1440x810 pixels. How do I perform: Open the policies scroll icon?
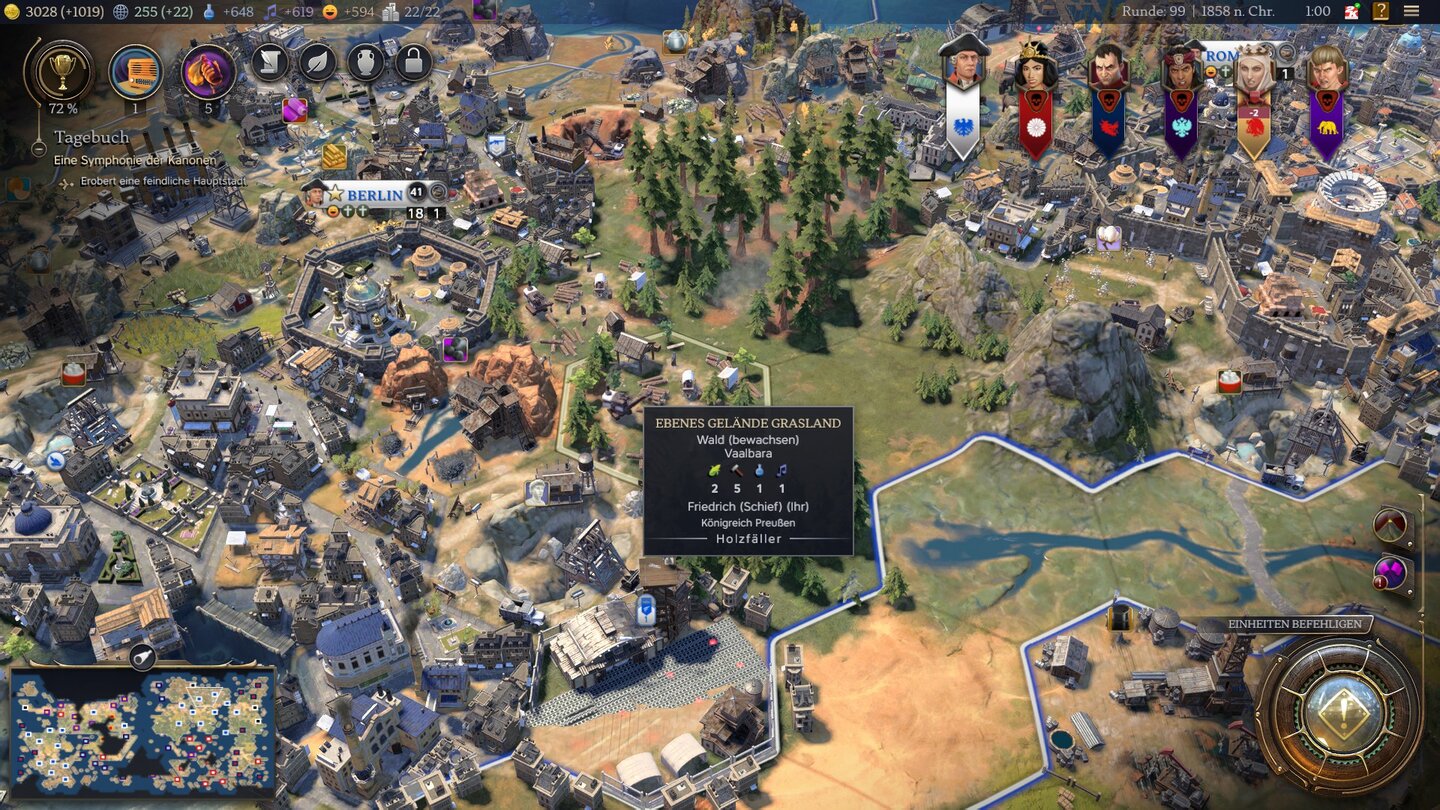[270, 63]
